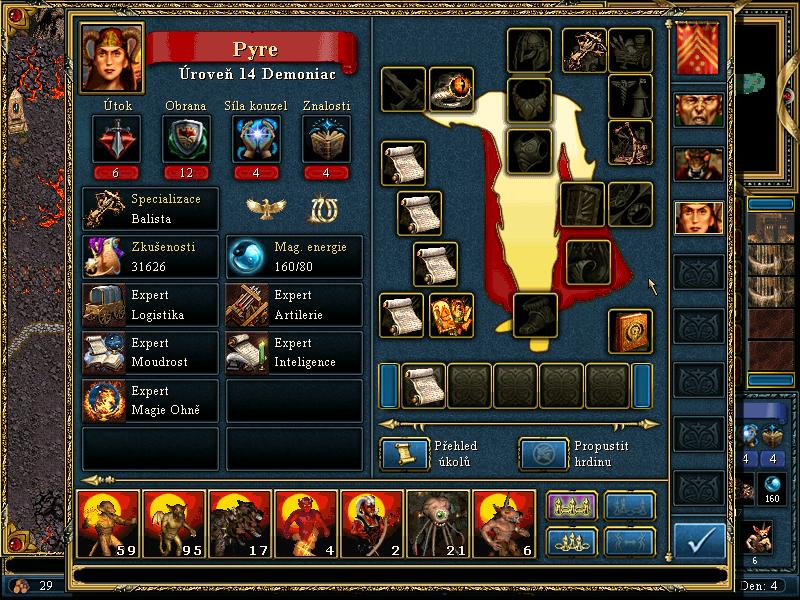
Task: View the Expert Artilerie skill
Action: (294, 305)
